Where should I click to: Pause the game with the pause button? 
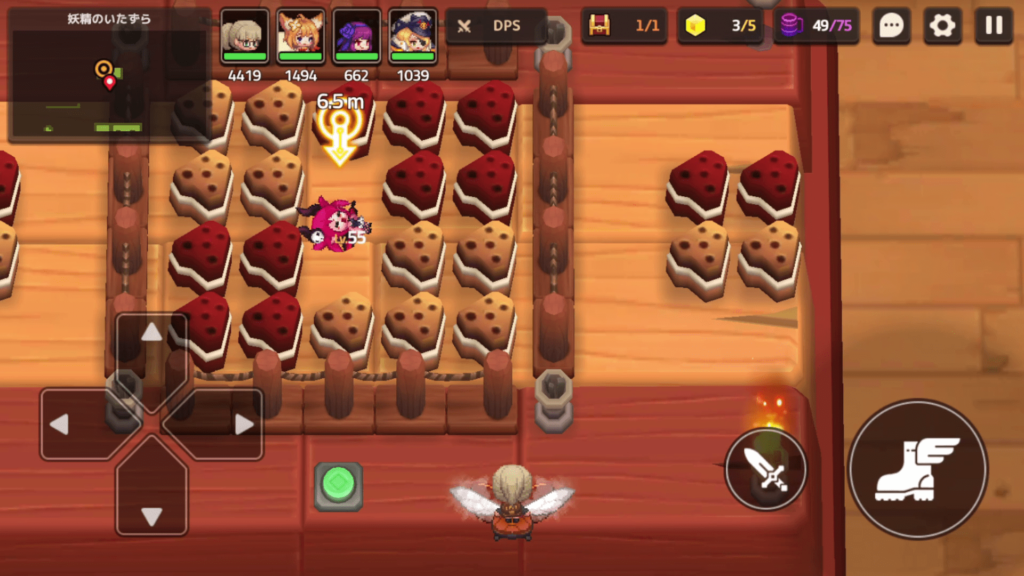click(993, 26)
